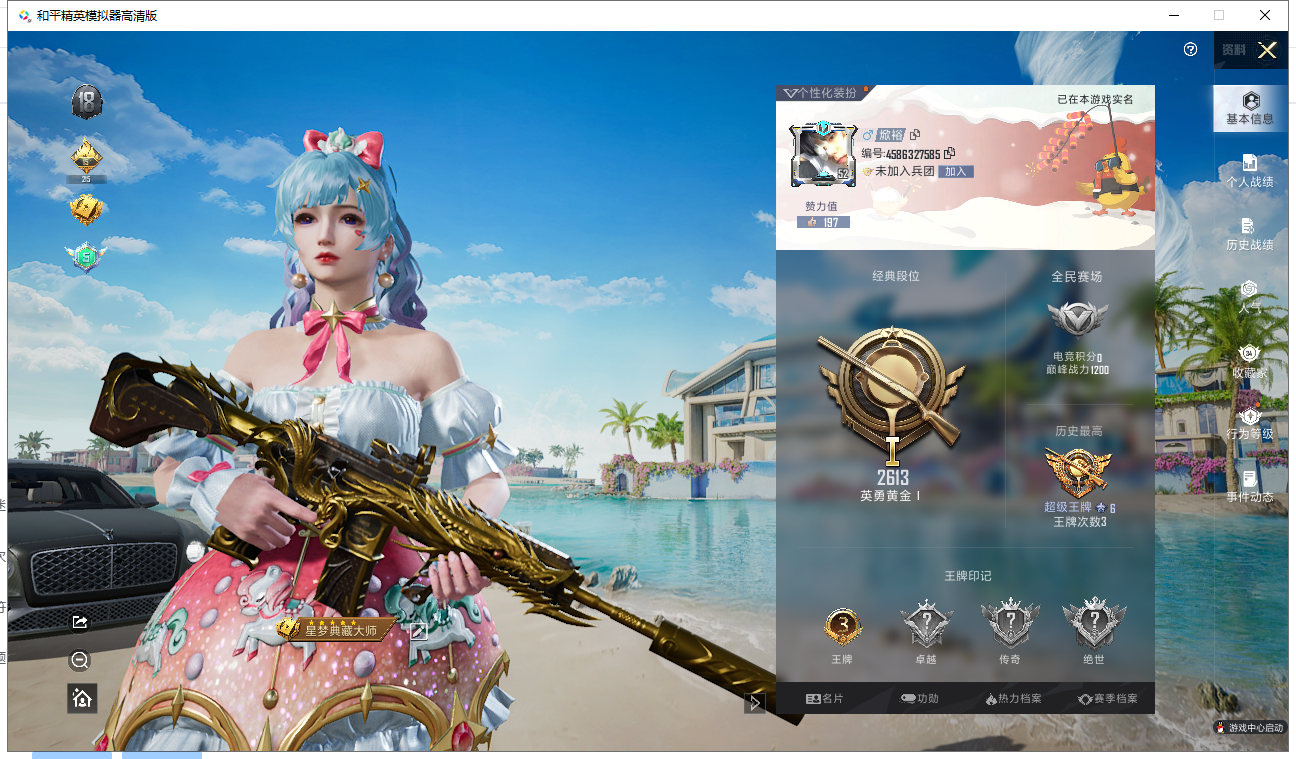Show the 历史战绩 tab

point(1249,234)
